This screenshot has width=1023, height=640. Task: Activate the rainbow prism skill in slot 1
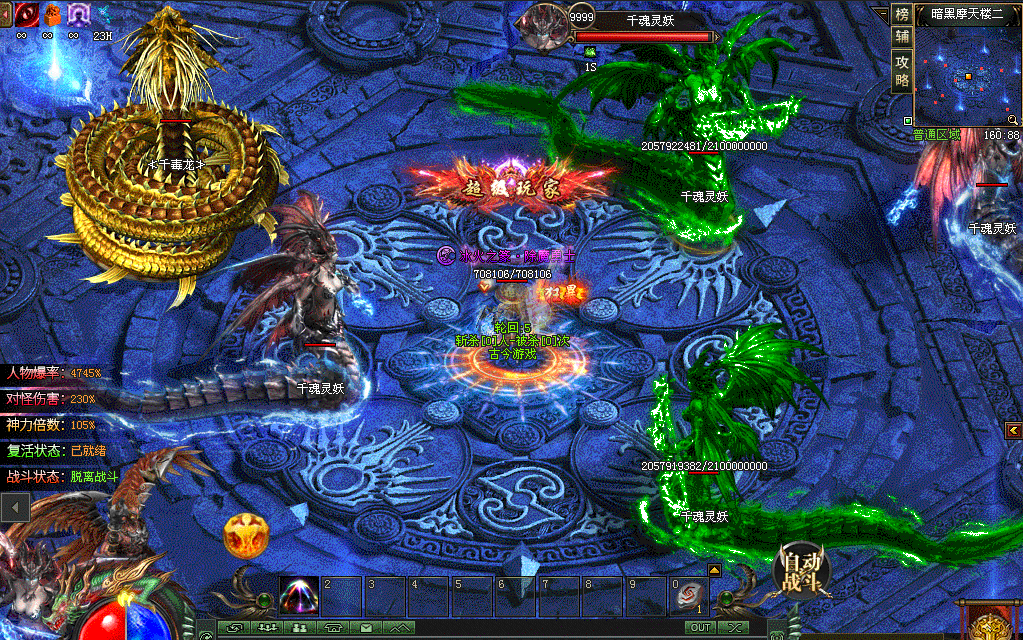299,596
